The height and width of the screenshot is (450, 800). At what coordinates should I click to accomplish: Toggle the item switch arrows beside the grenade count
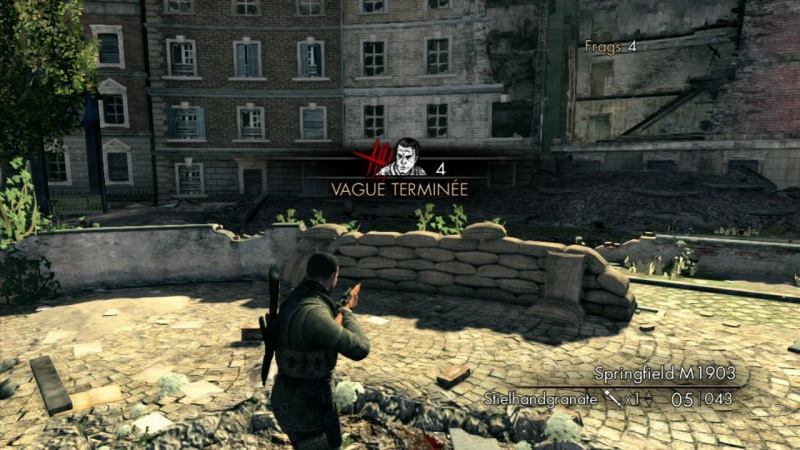647,400
